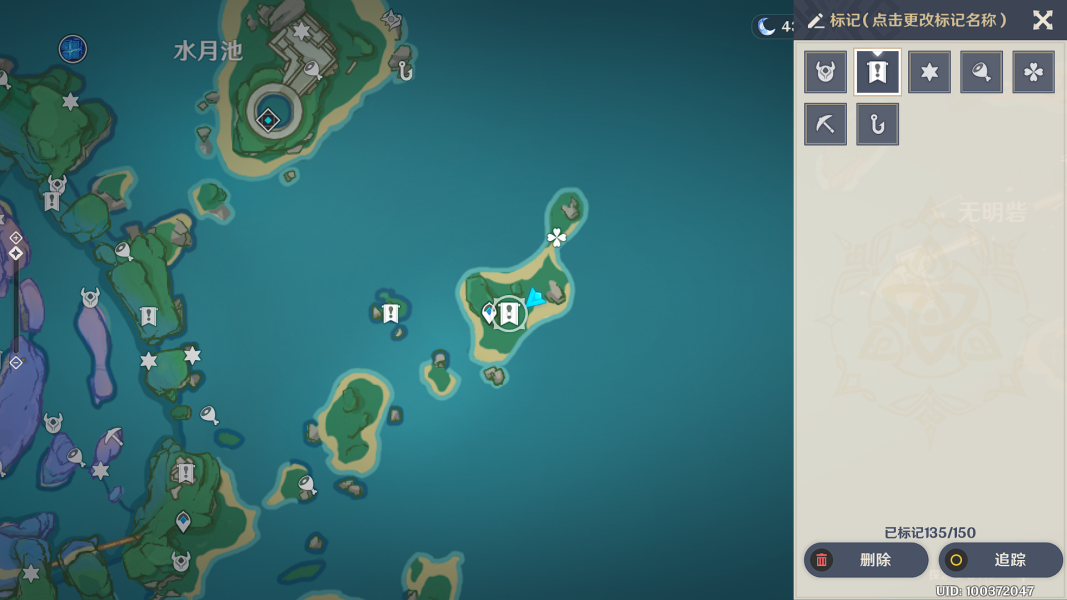The height and width of the screenshot is (600, 1067).
Task: Click the teleport waypoint in 水月池 ring
Action: pyautogui.click(x=268, y=120)
